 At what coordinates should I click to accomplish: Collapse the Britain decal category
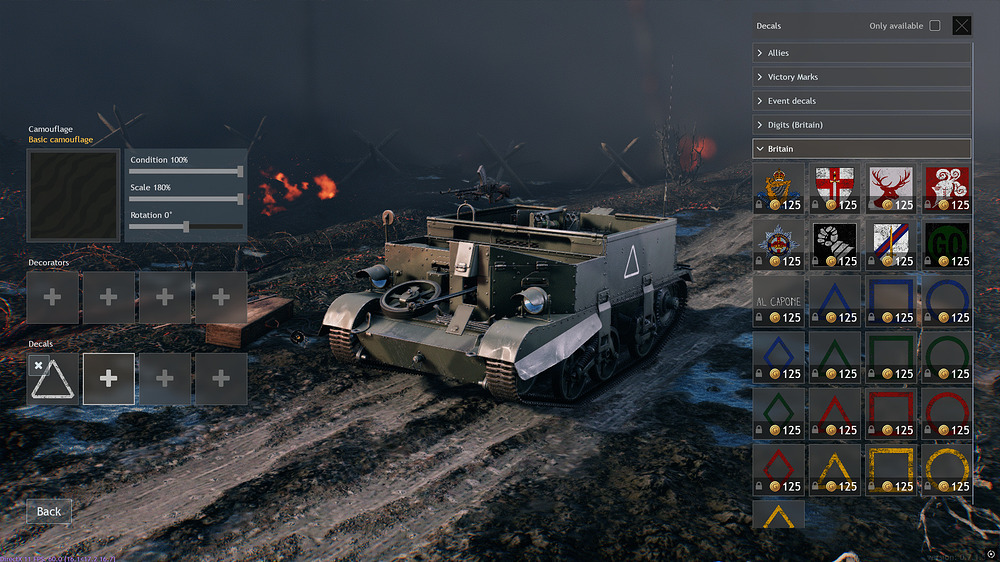[x=861, y=149]
